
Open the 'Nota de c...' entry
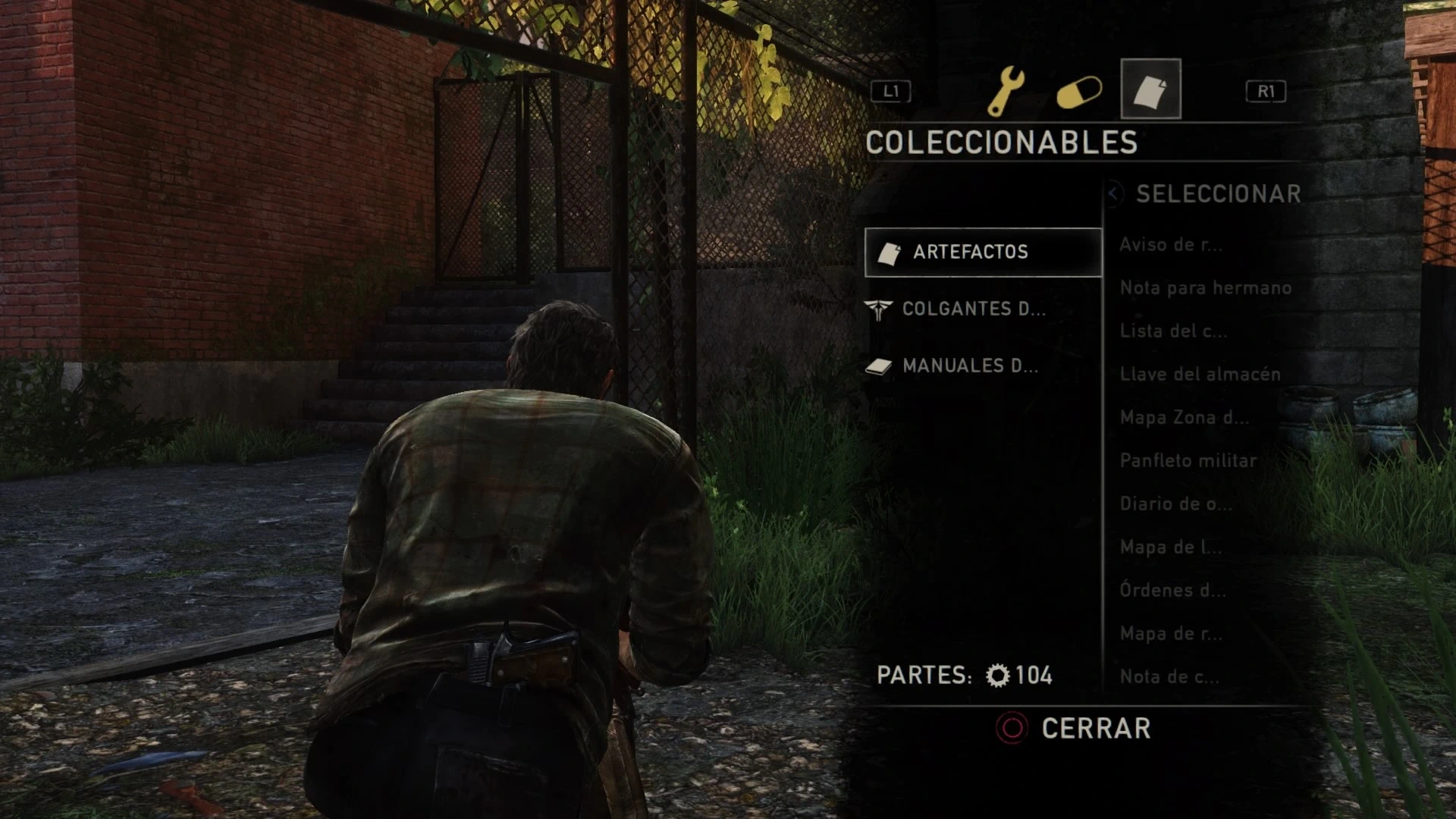[1169, 677]
